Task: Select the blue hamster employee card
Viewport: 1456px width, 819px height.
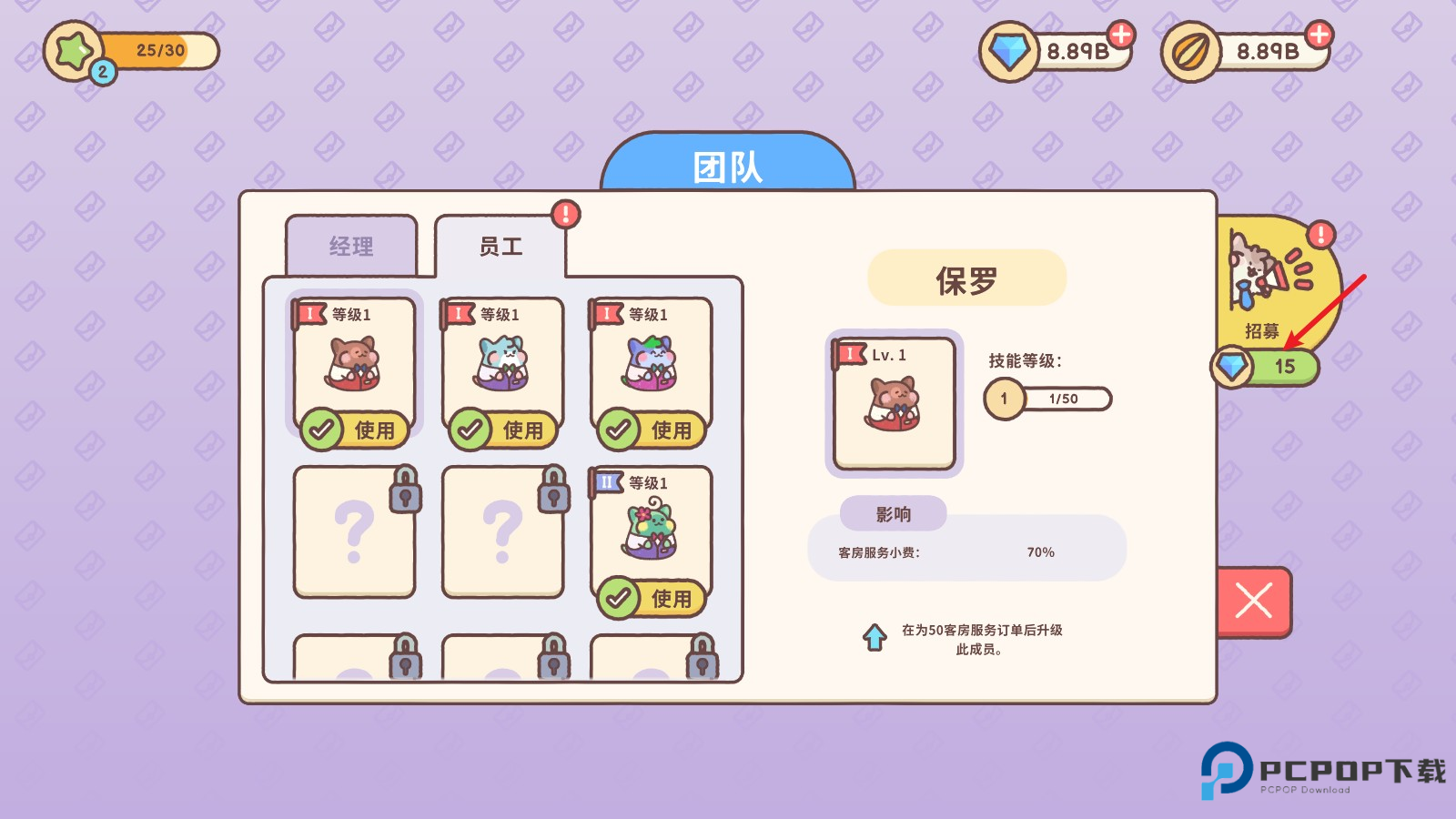Action: 502,364
